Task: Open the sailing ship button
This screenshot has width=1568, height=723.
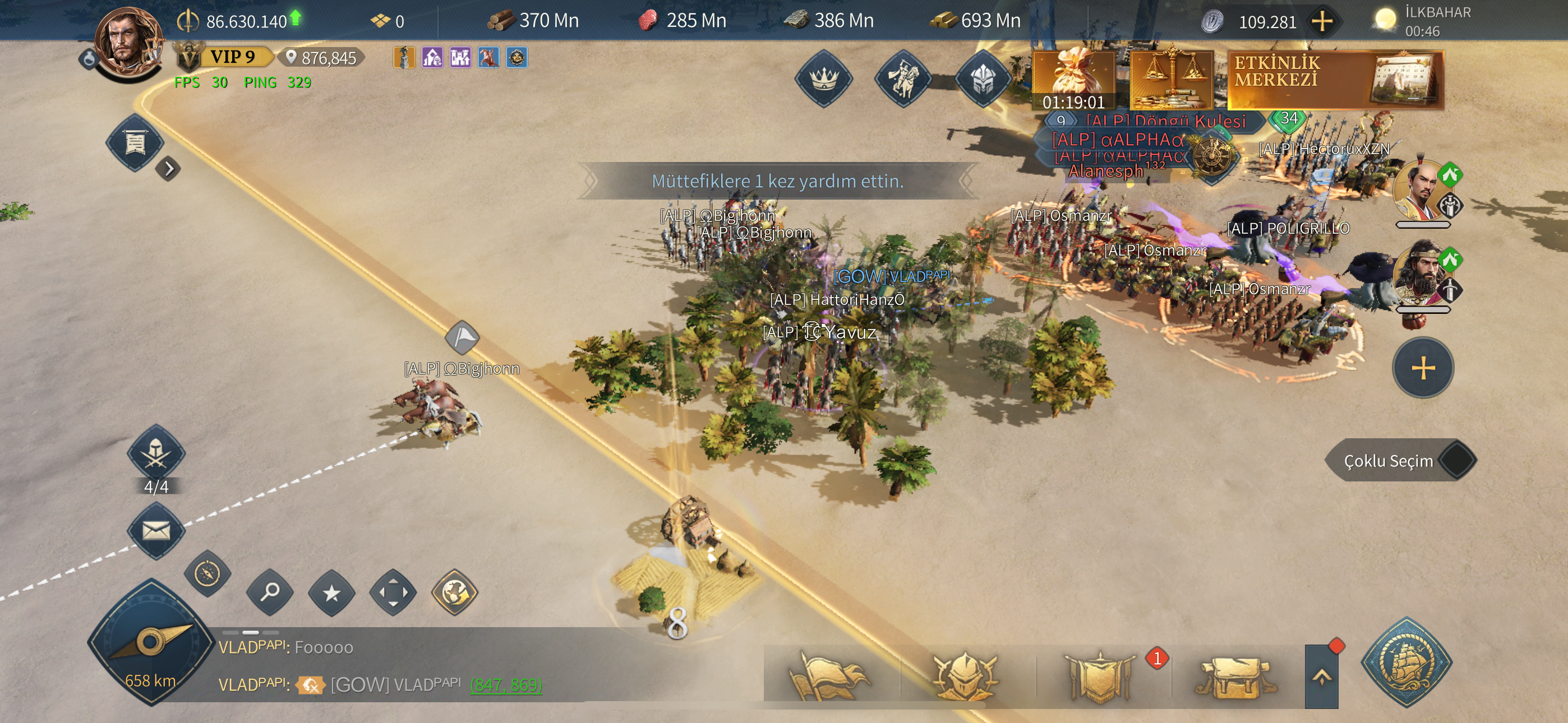Action: coord(1406,662)
